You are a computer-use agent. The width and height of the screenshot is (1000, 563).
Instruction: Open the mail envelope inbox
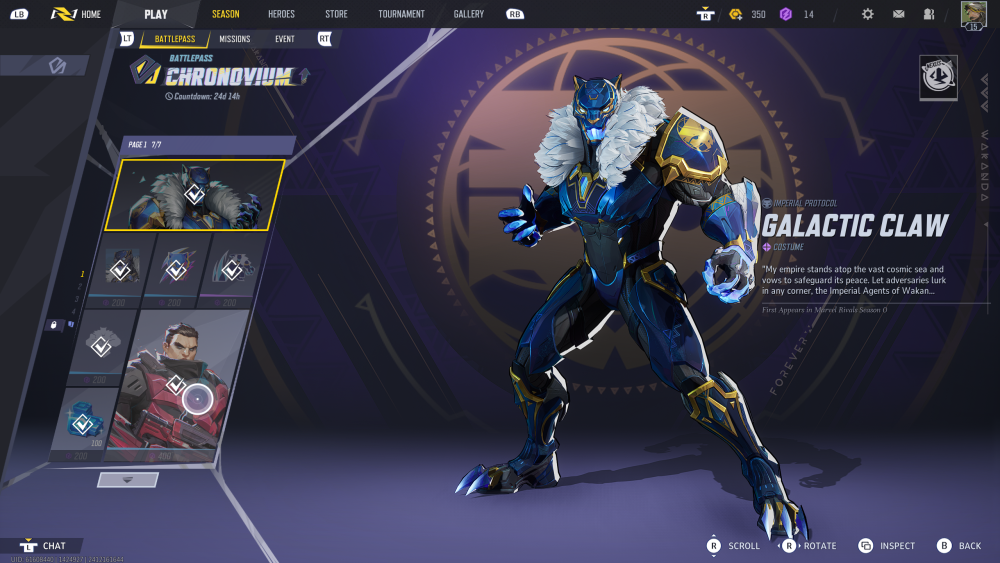898,14
